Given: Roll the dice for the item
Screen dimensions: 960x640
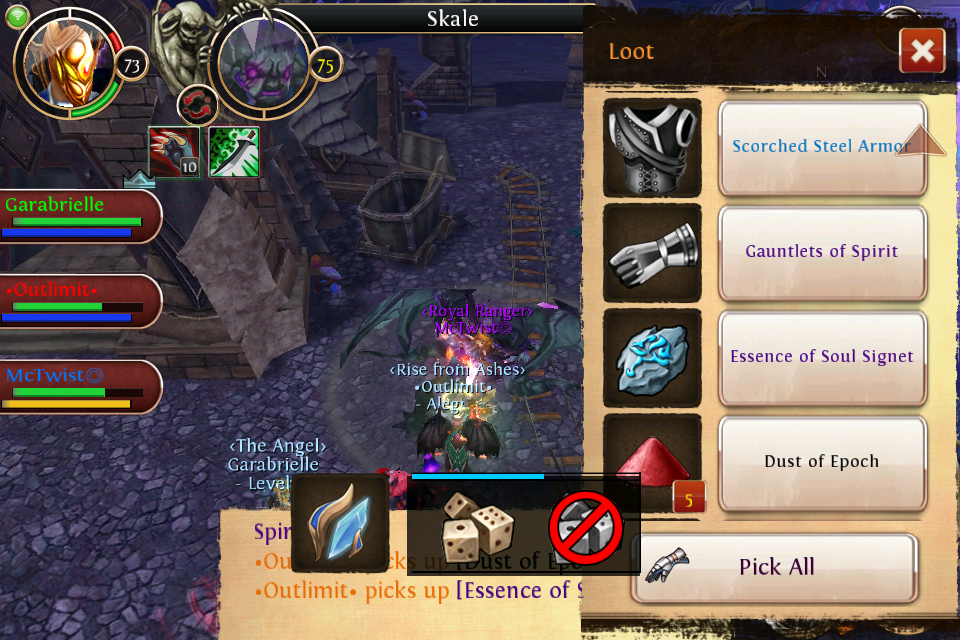Looking at the screenshot, I should 477,525.
